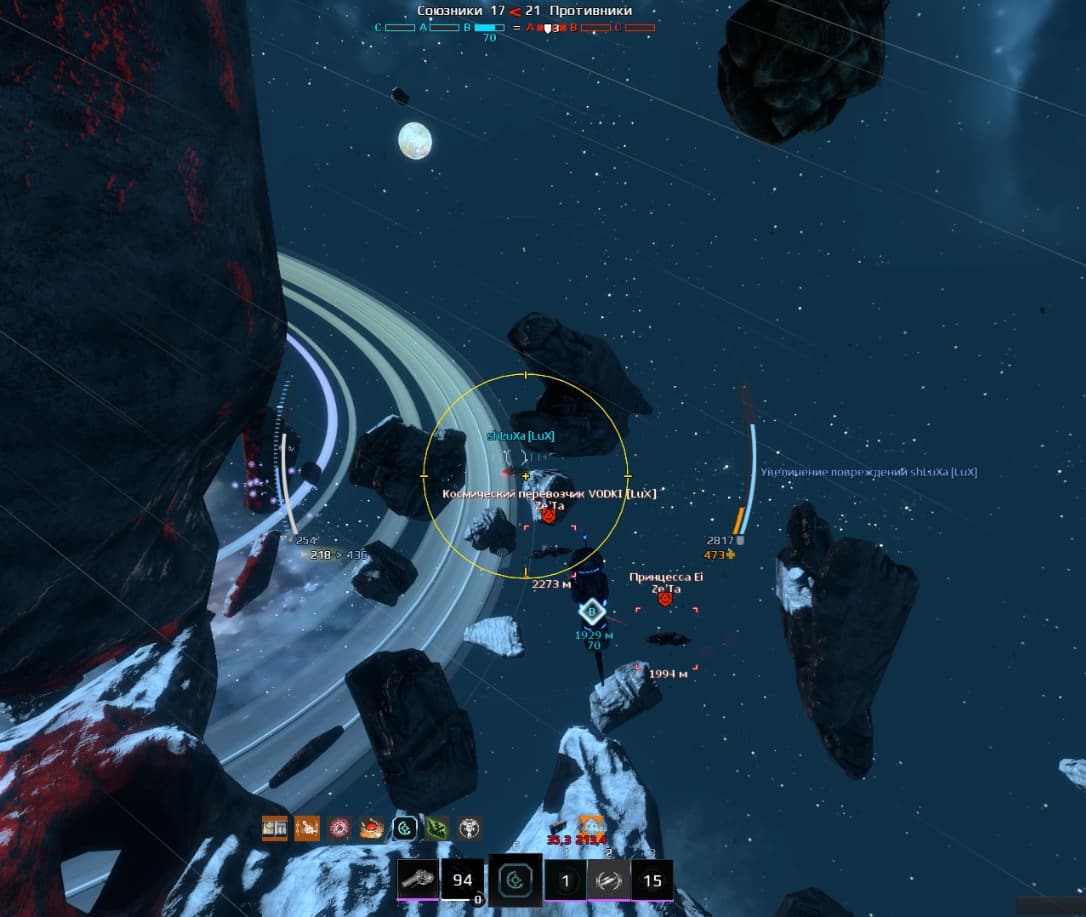Click the red dome effect icon
This screenshot has width=1086, height=917.
[373, 828]
